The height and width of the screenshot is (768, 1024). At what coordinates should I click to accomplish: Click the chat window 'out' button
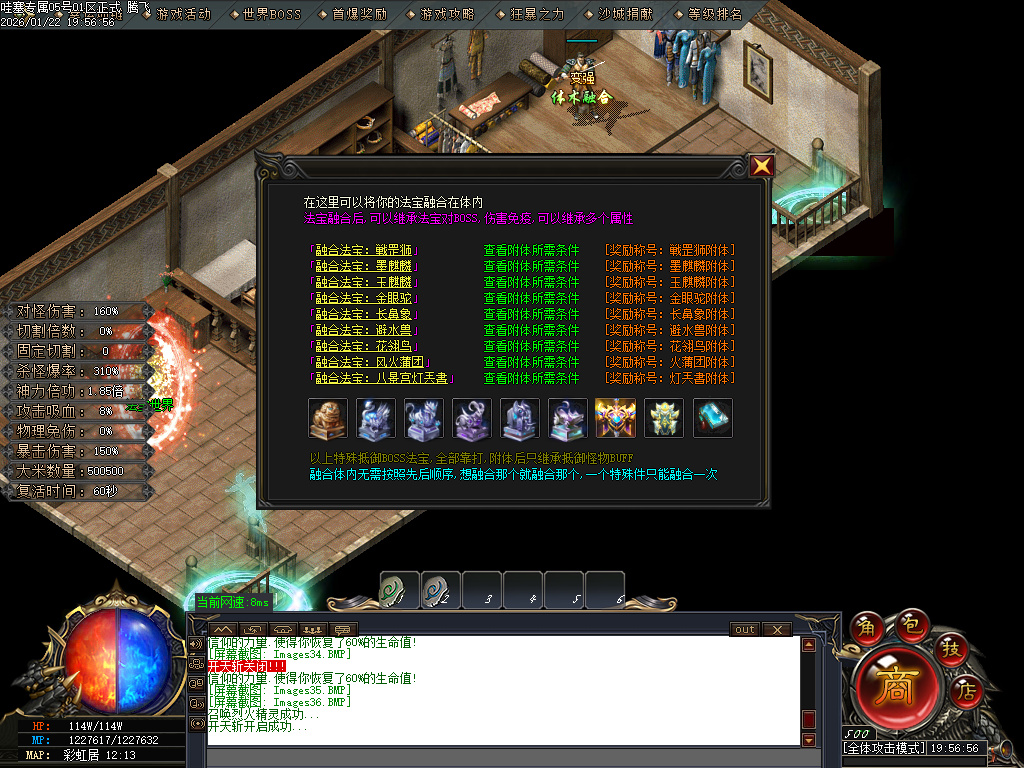coord(745,630)
